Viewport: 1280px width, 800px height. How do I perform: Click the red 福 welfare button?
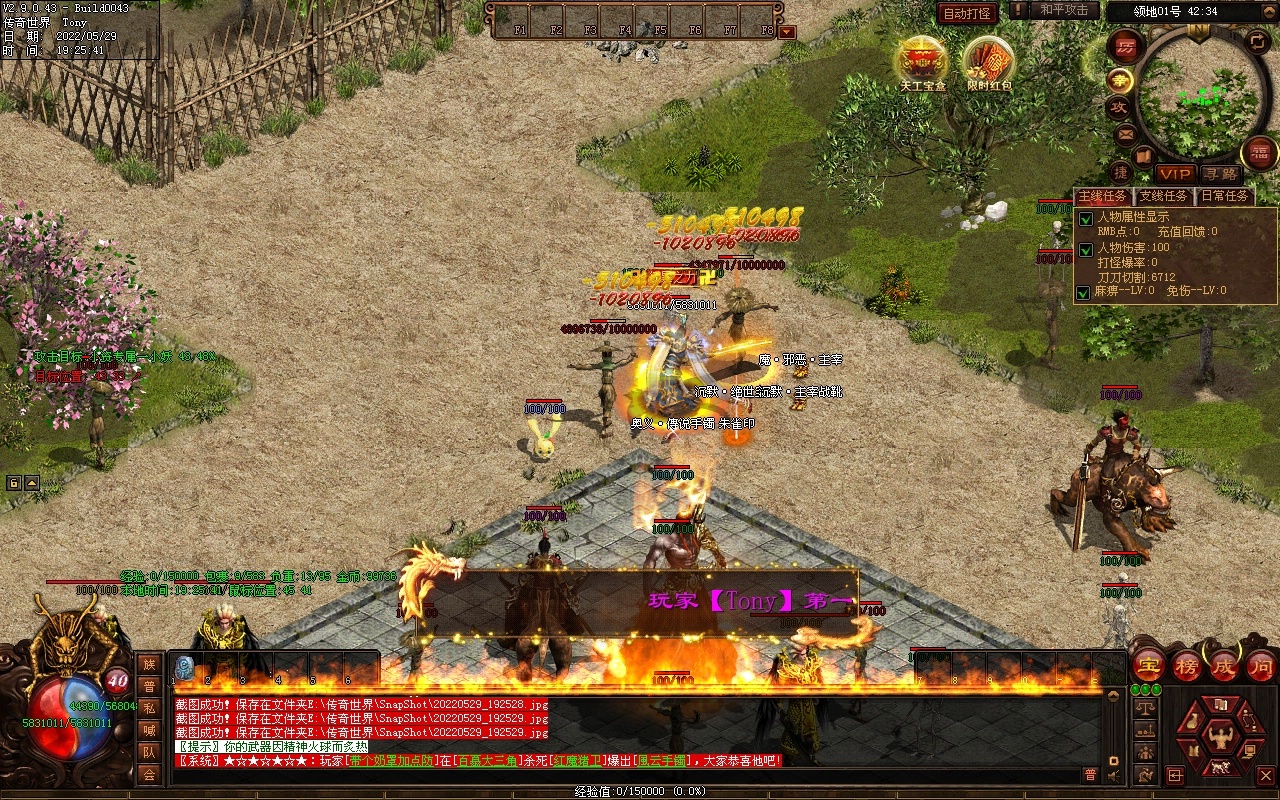[1258, 153]
